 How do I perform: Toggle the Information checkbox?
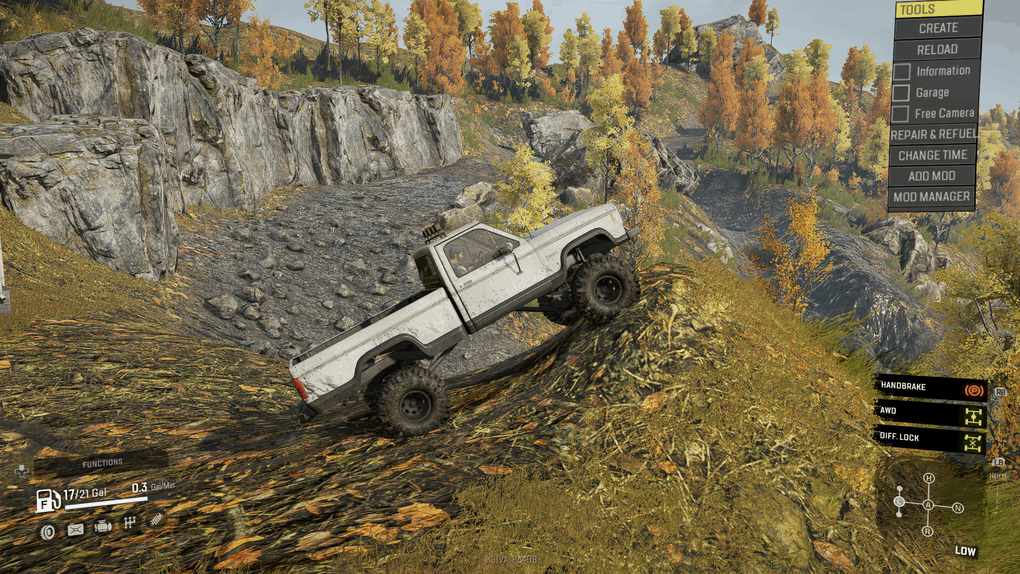pos(901,71)
